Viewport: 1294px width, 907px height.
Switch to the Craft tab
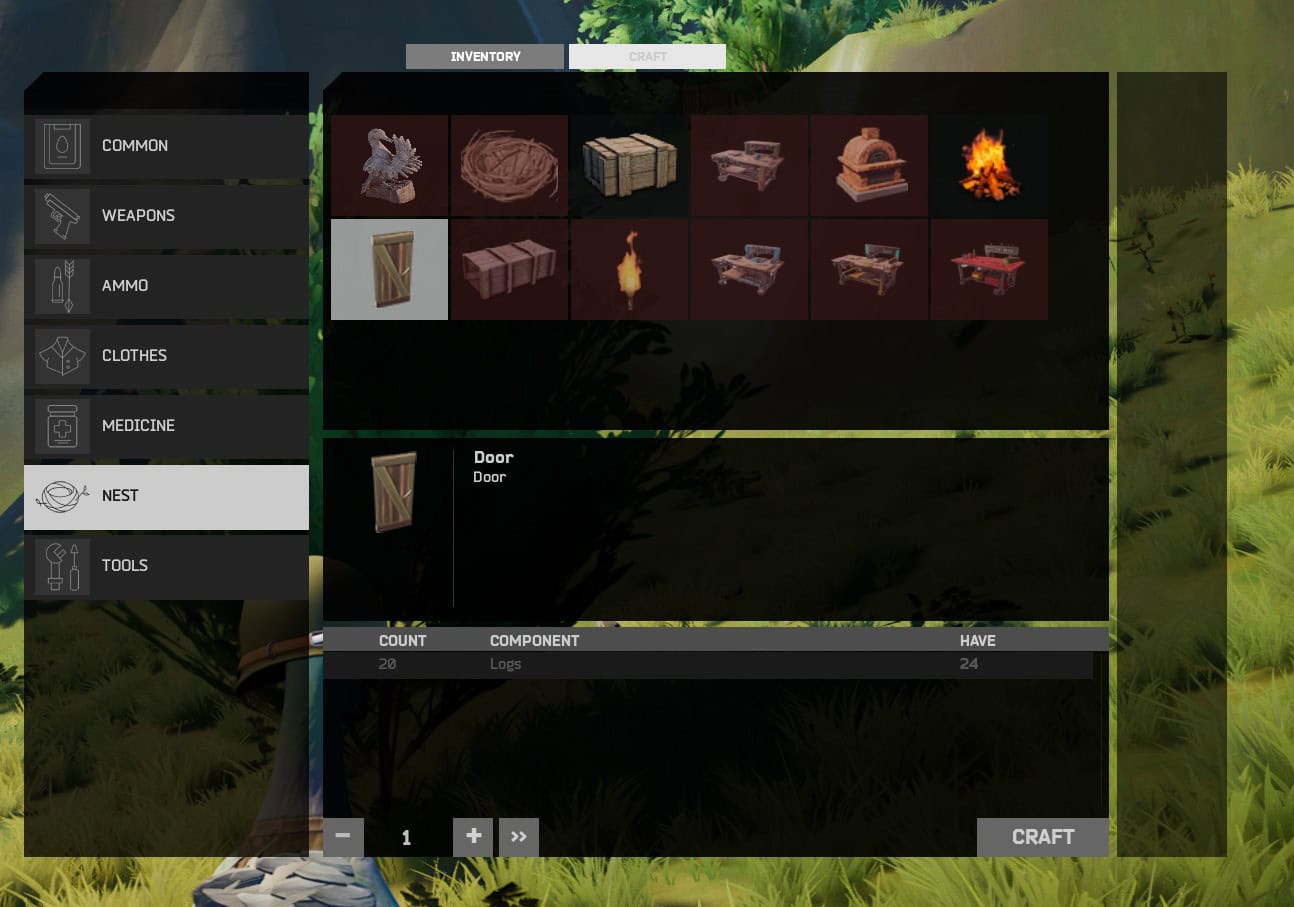coord(647,56)
